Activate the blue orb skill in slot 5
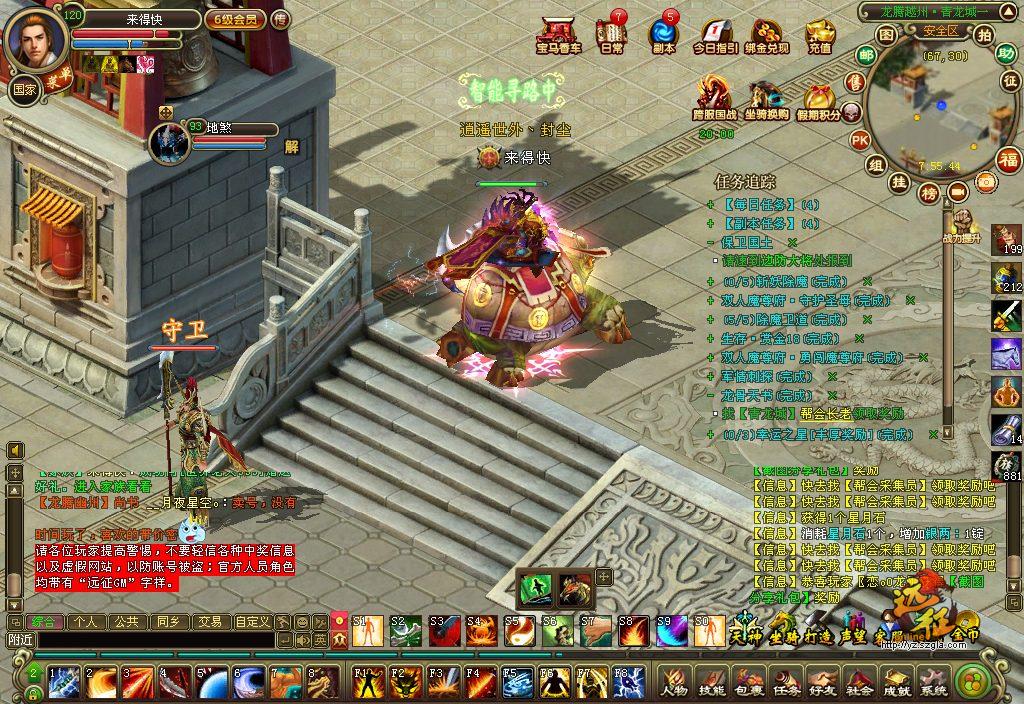The width and height of the screenshot is (1024, 704). [x=212, y=683]
